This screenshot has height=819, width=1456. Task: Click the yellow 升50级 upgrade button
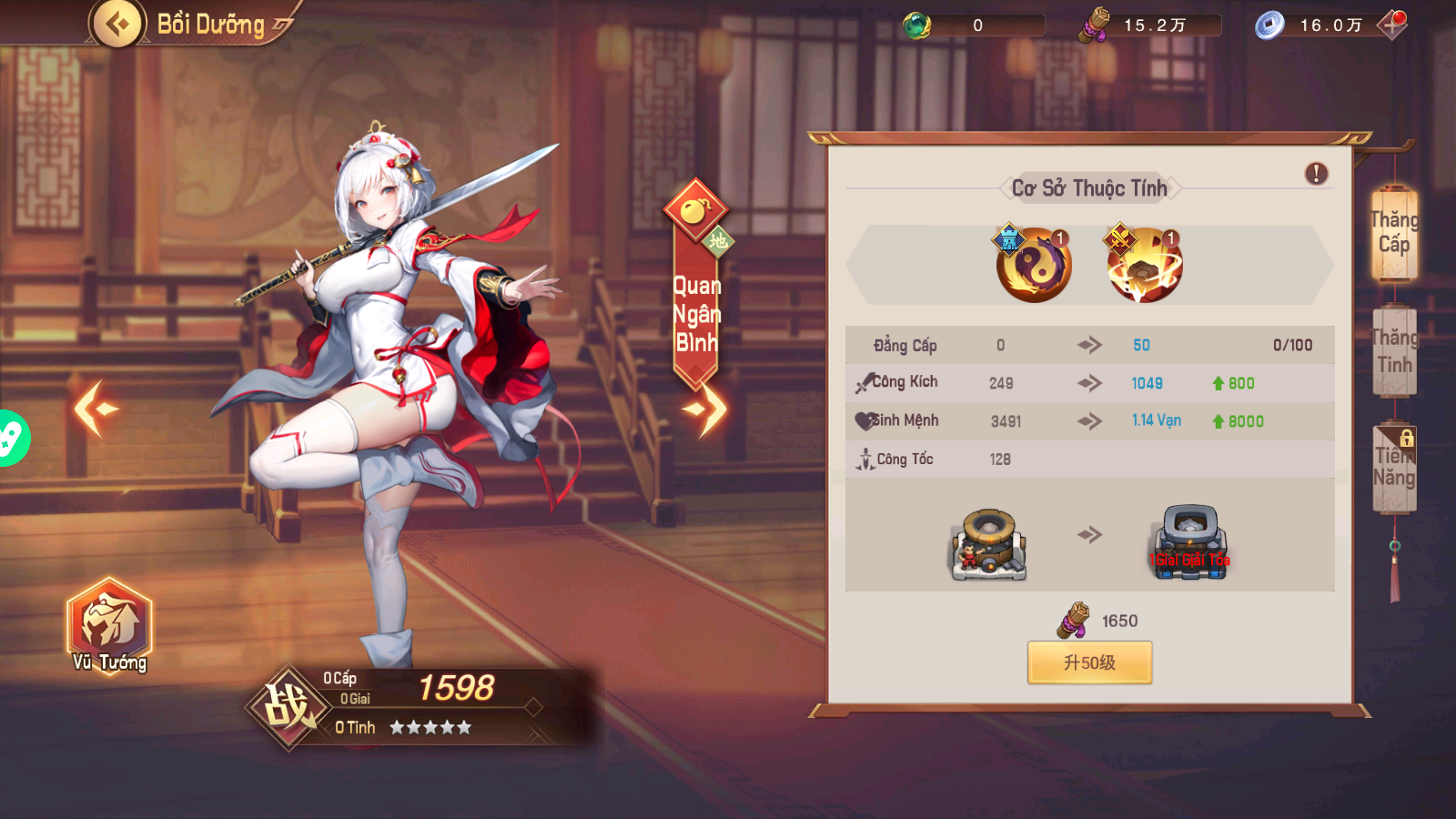pos(1089,662)
